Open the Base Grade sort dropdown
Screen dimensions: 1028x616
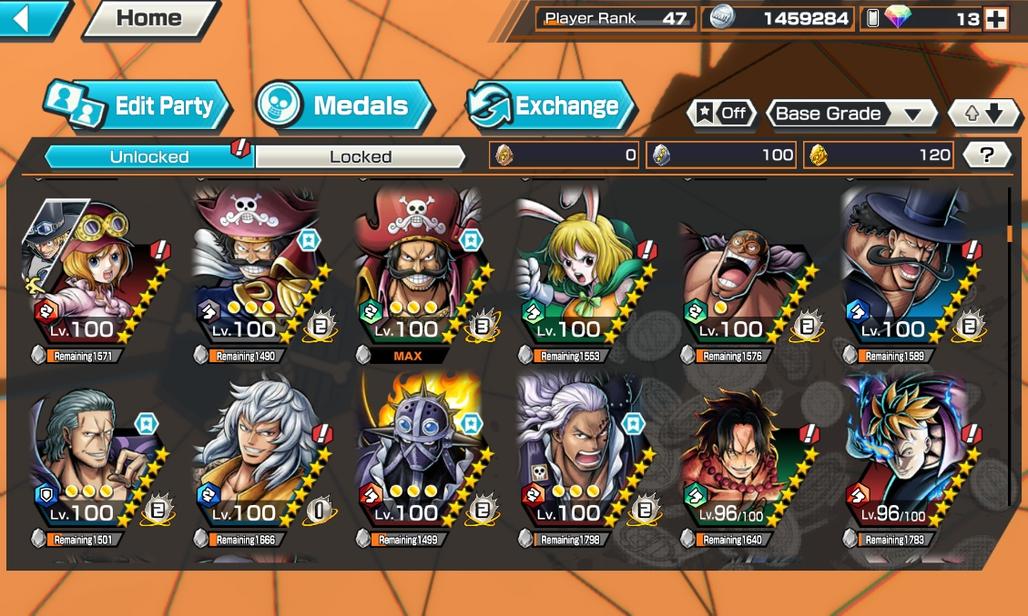coord(850,113)
